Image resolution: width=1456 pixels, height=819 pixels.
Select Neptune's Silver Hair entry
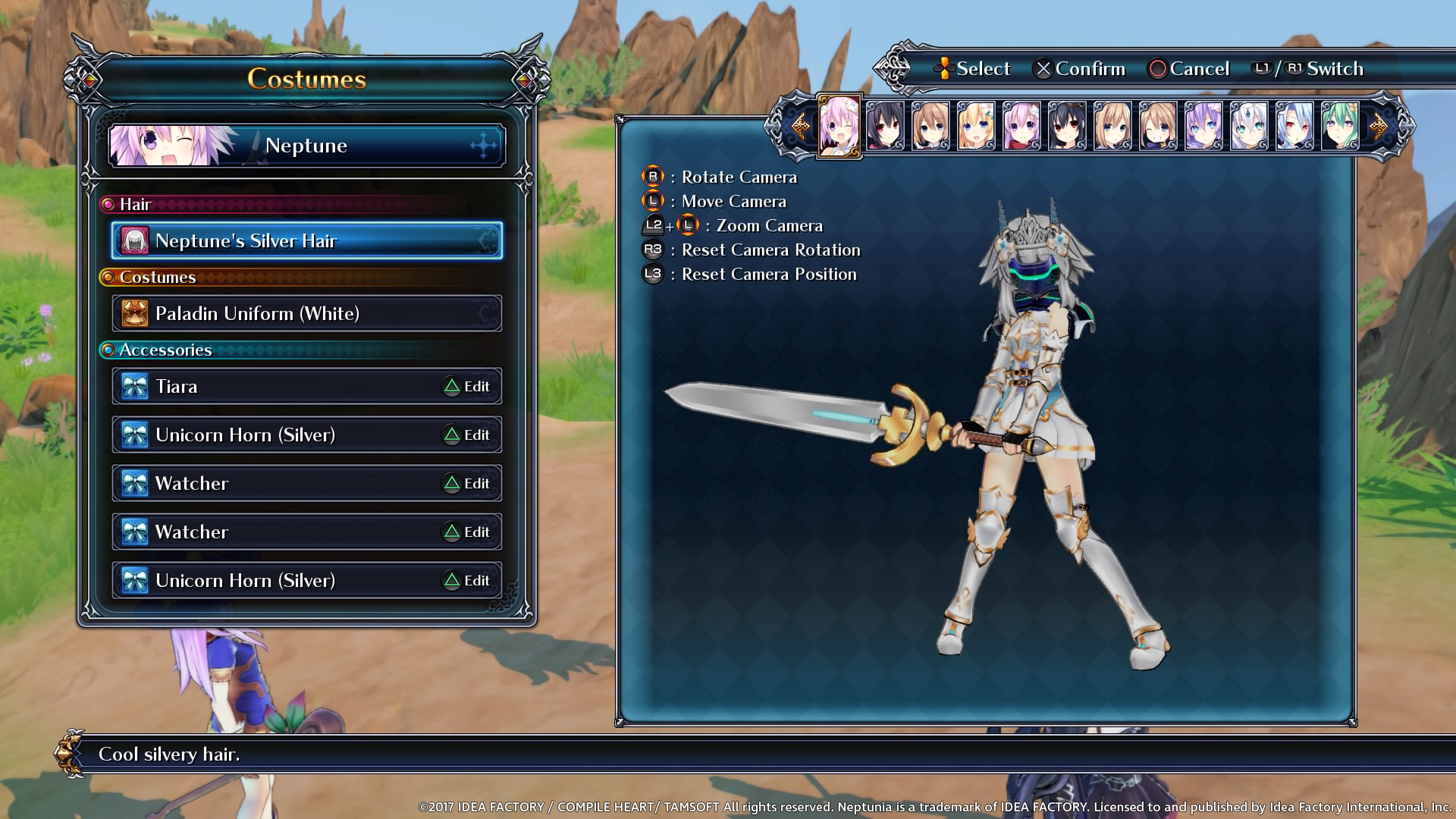[x=306, y=241]
